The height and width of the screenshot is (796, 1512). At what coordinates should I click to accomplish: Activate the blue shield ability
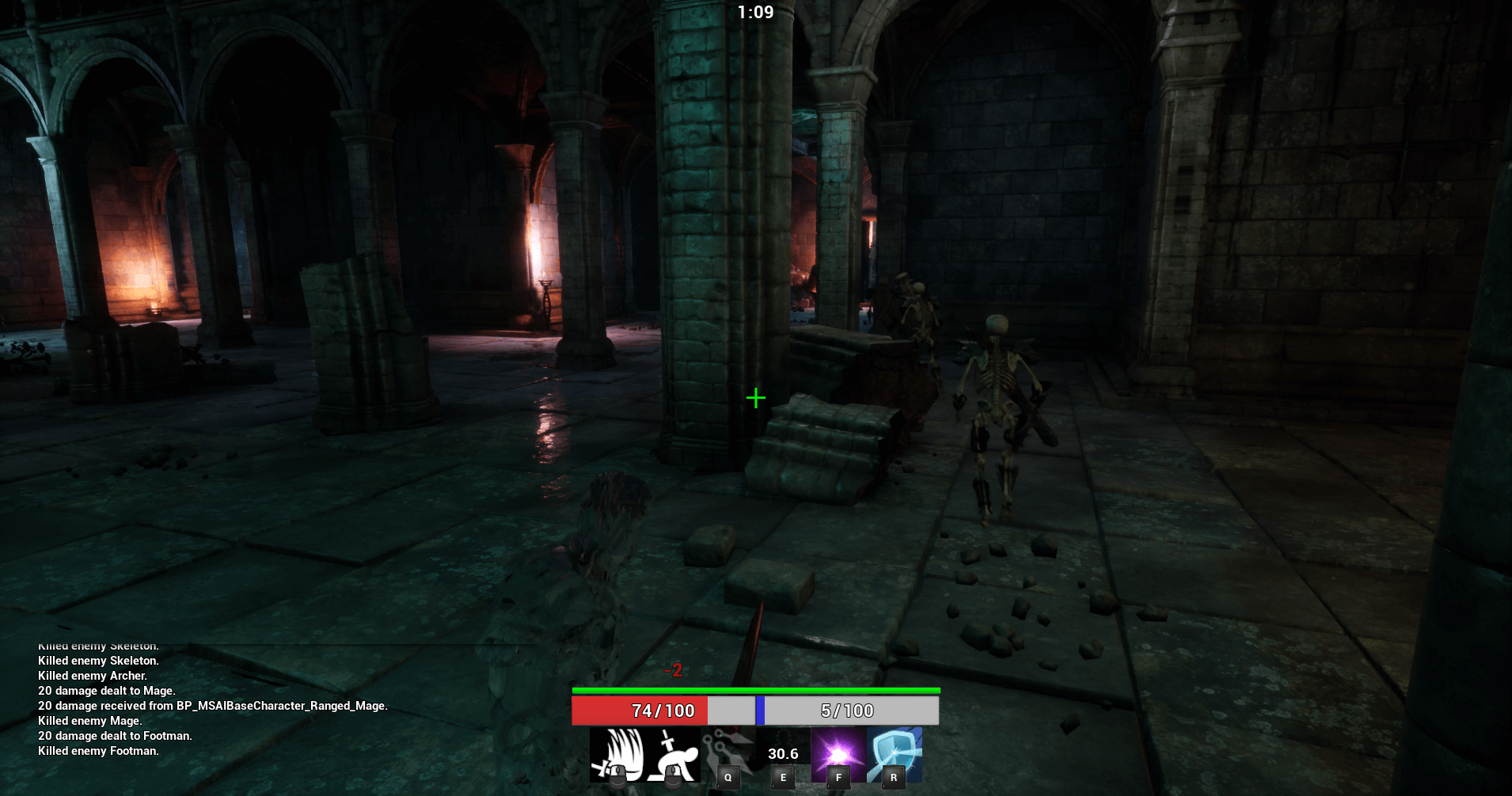(895, 755)
